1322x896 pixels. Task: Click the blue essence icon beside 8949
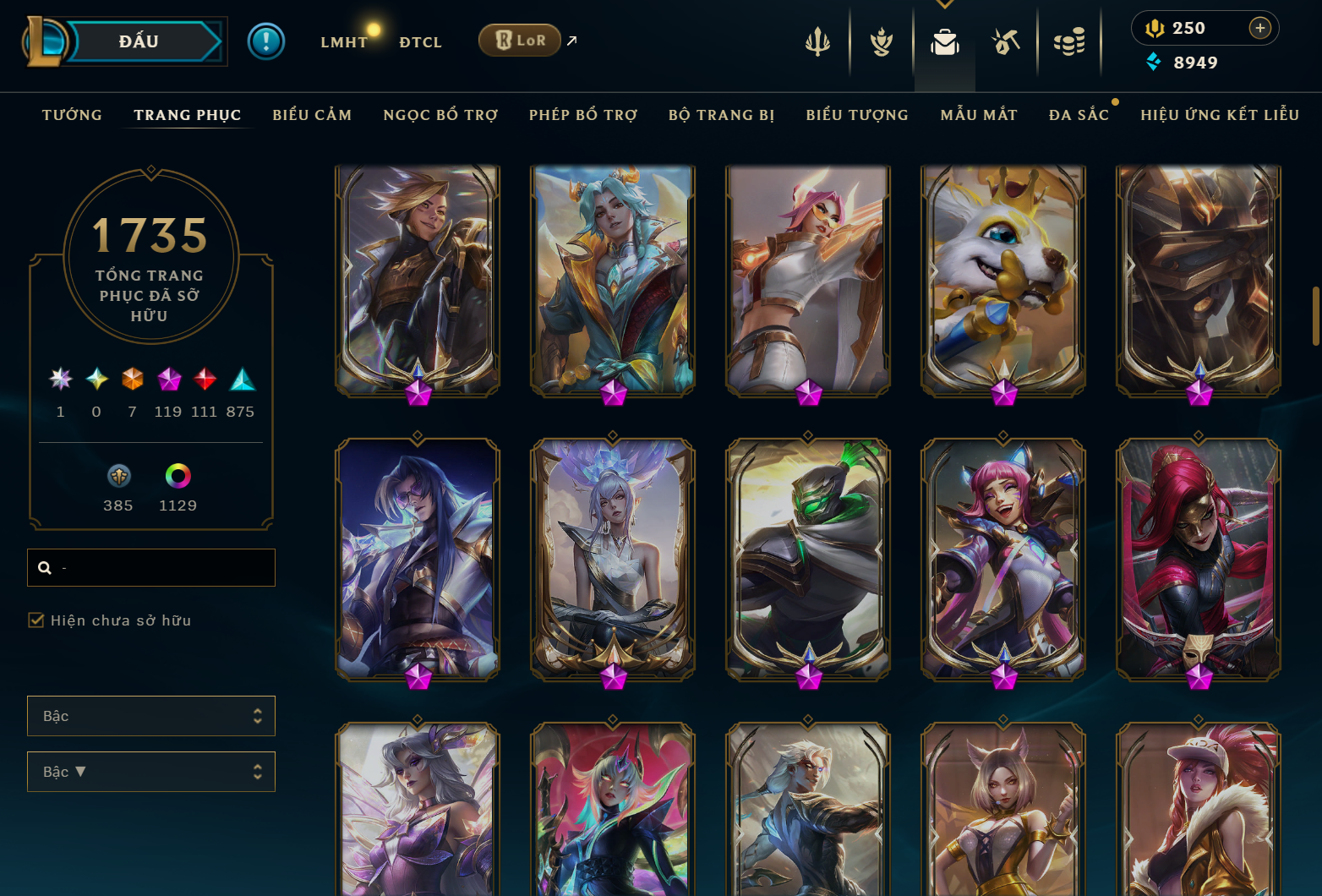1155,62
